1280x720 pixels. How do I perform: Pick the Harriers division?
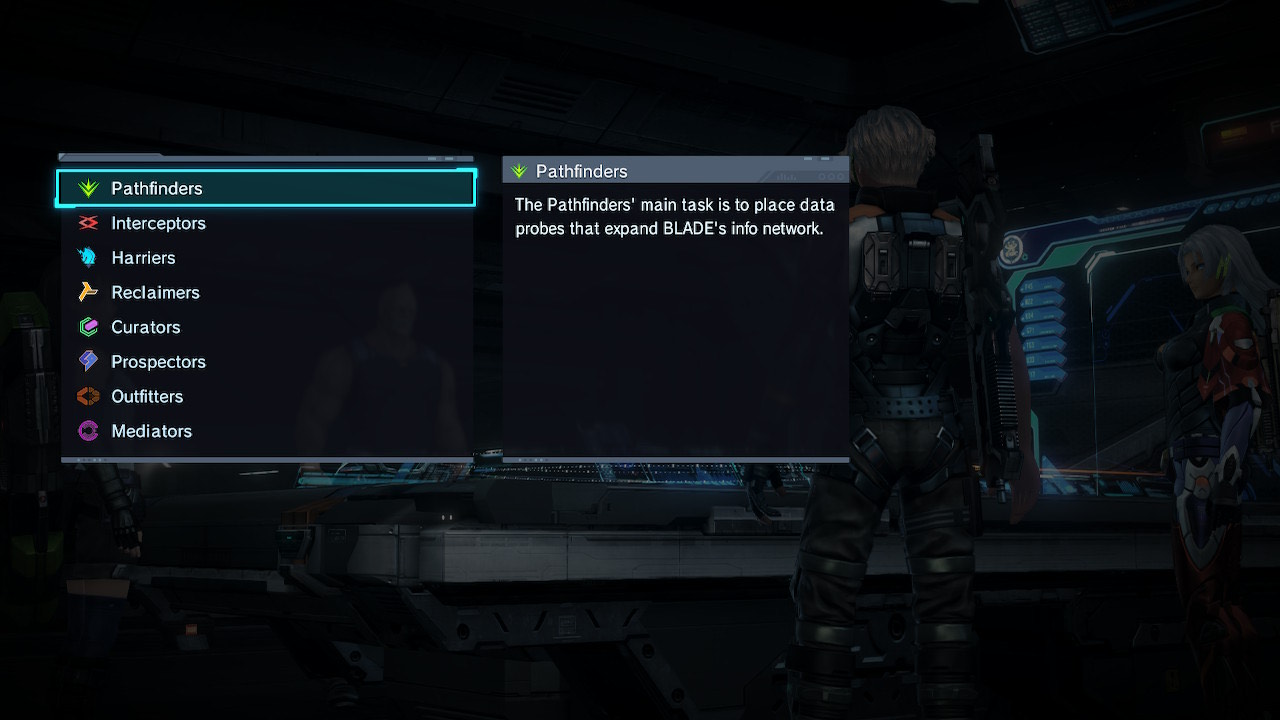coord(143,258)
